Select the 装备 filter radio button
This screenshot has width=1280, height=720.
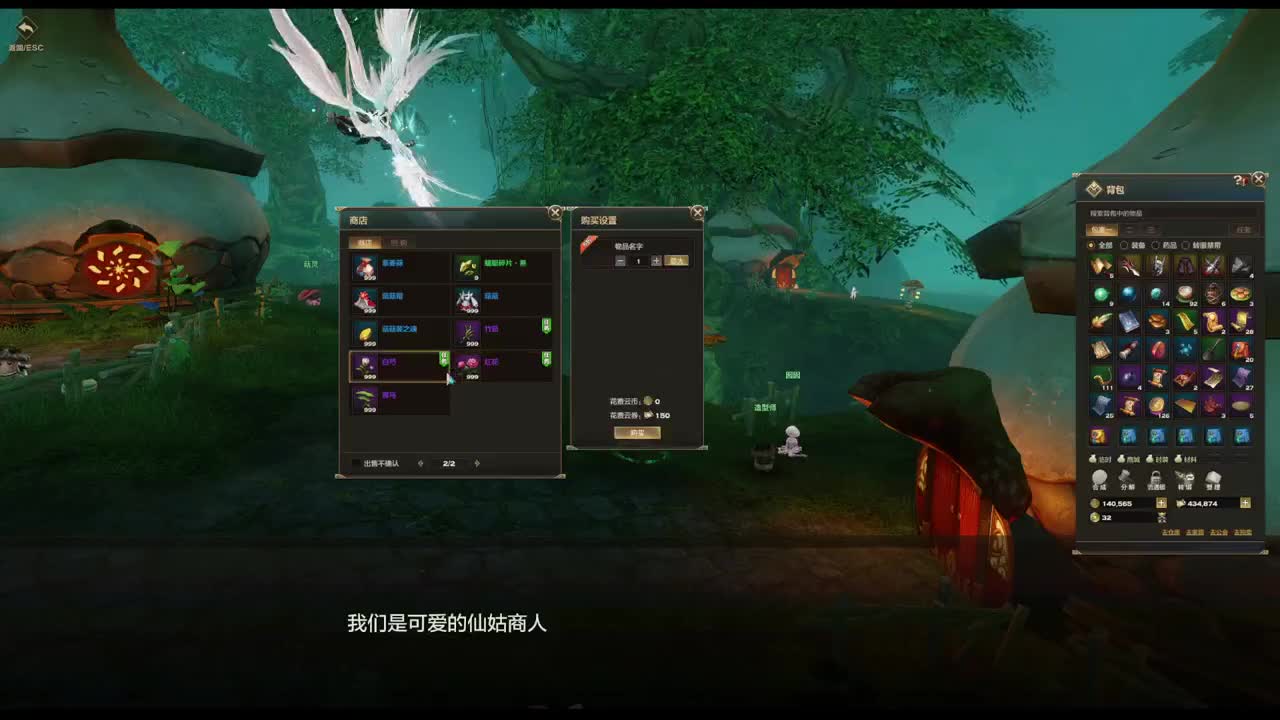1124,244
